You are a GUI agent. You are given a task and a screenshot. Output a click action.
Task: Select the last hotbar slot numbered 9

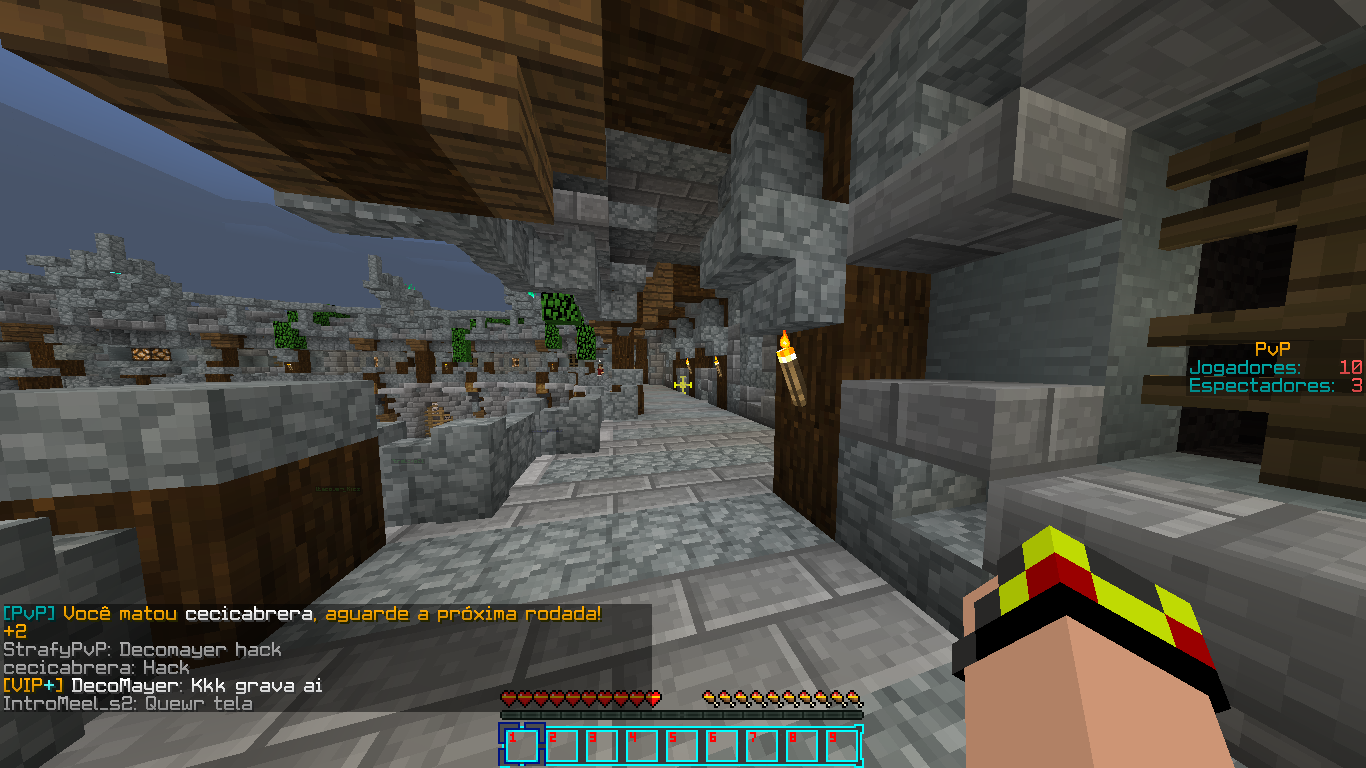coord(841,746)
